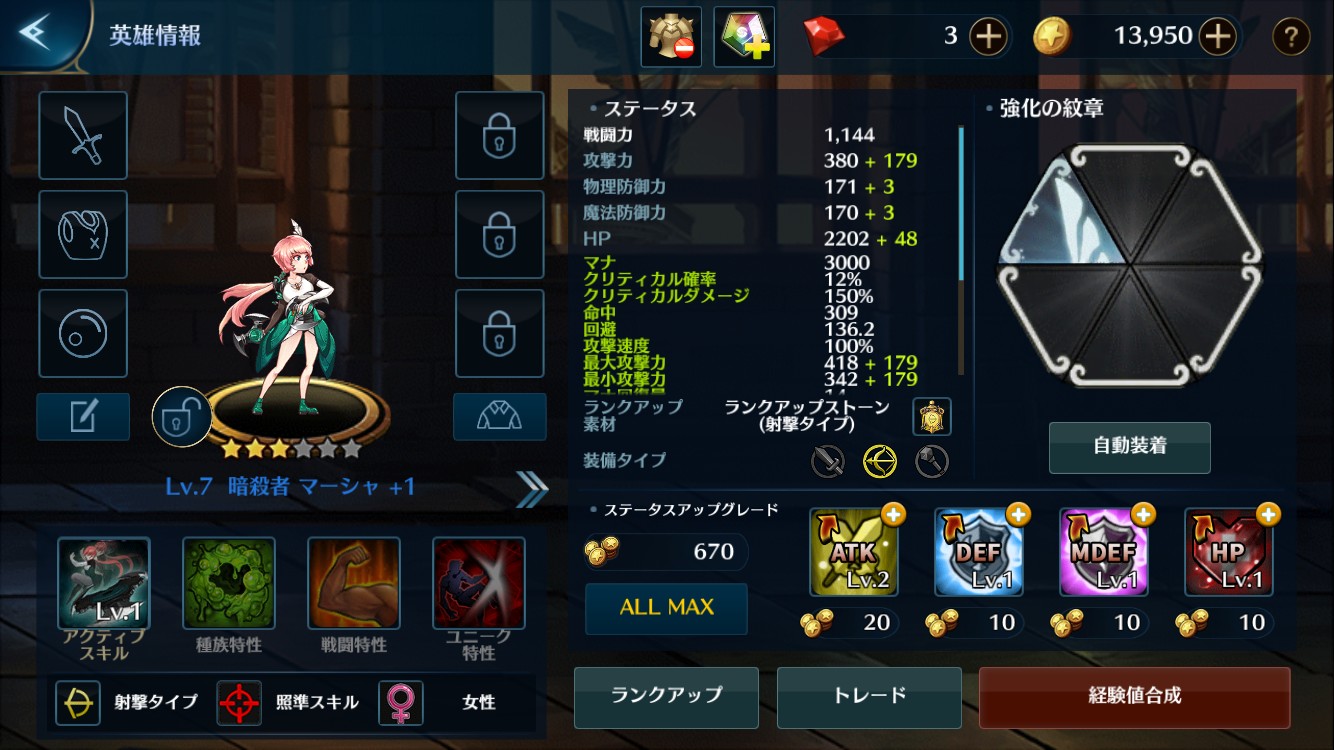Upgrade the ATK Lv.2 status icon
This screenshot has width=1334, height=750.
coord(854,553)
